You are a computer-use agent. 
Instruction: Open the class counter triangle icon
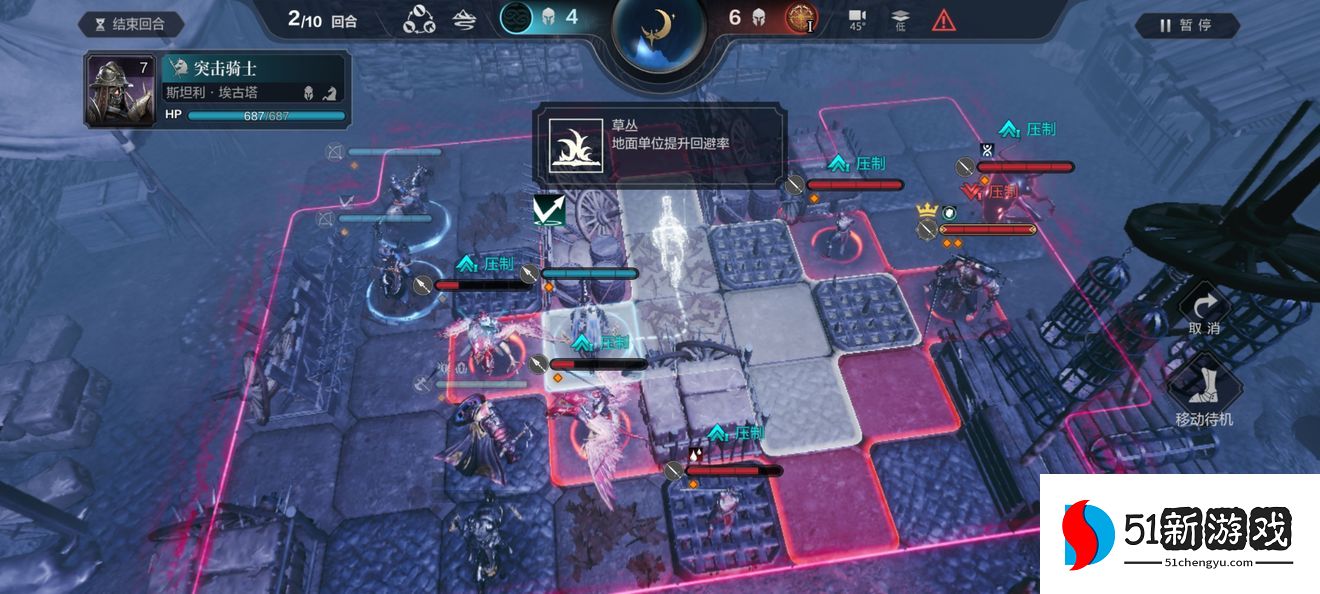click(x=419, y=19)
